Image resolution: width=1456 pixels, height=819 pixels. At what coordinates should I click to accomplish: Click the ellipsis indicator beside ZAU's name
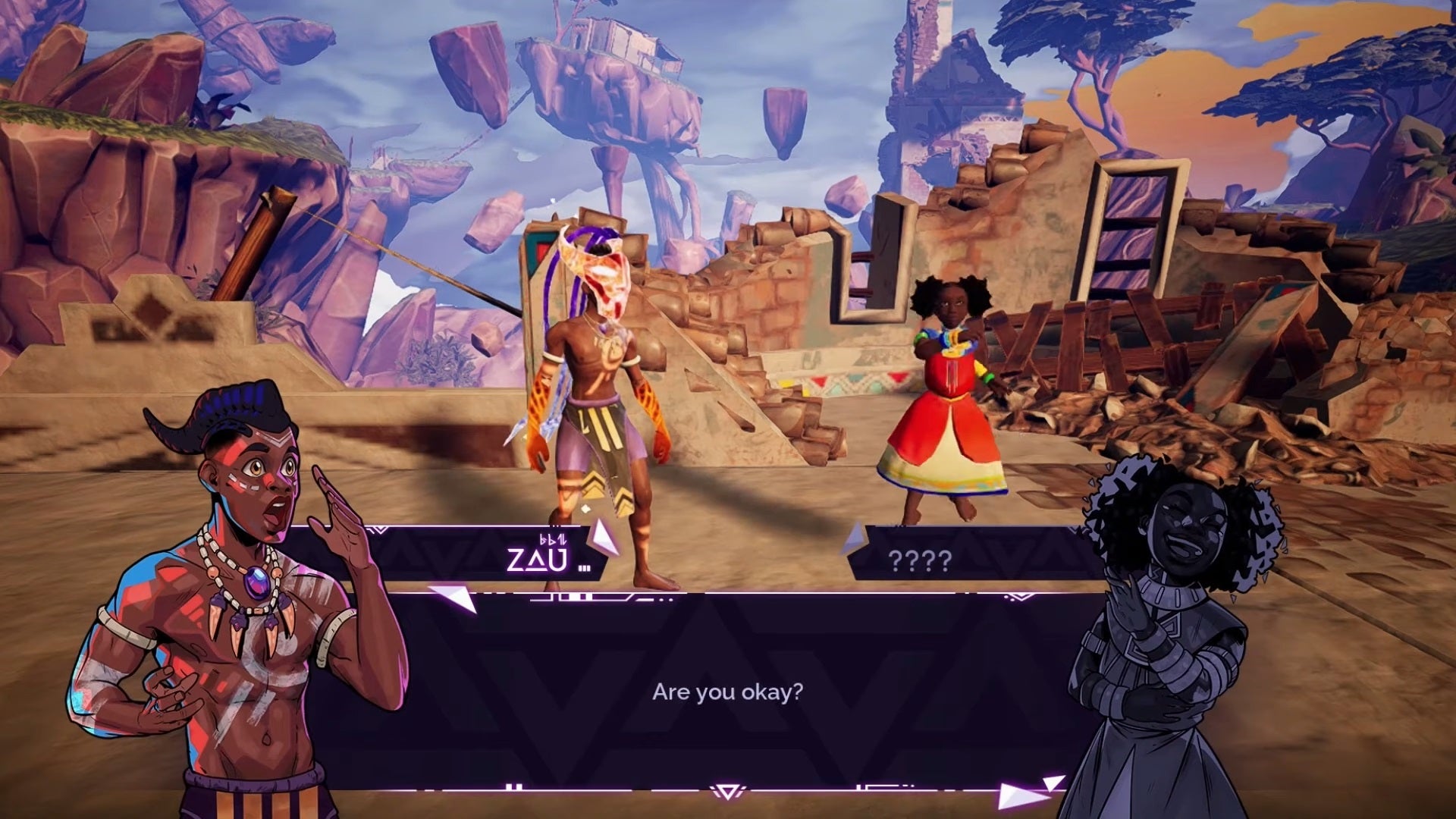click(x=584, y=567)
